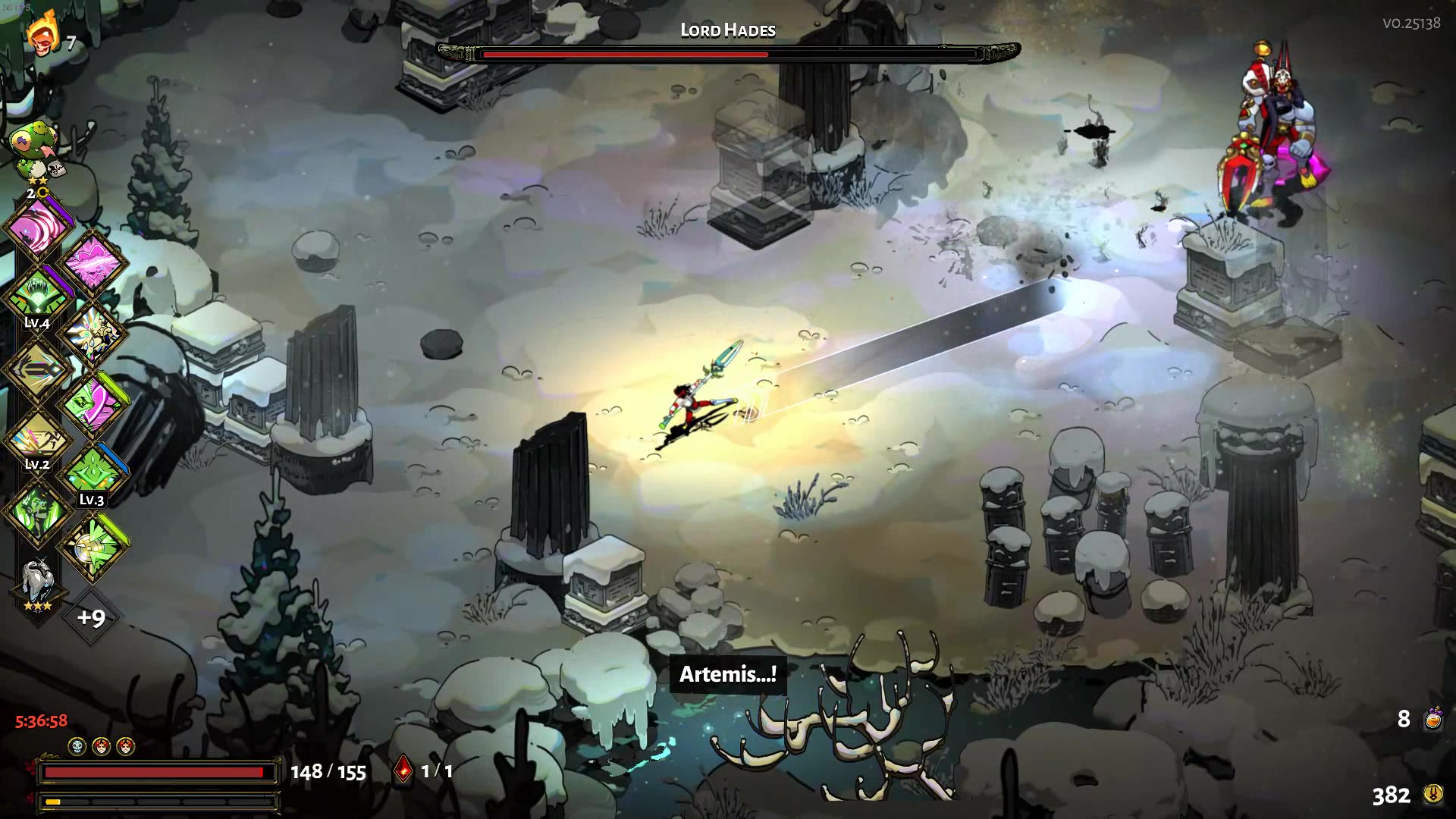Click the three-star silver keepsake icon
This screenshot has width=1456, height=819.
click(x=36, y=582)
